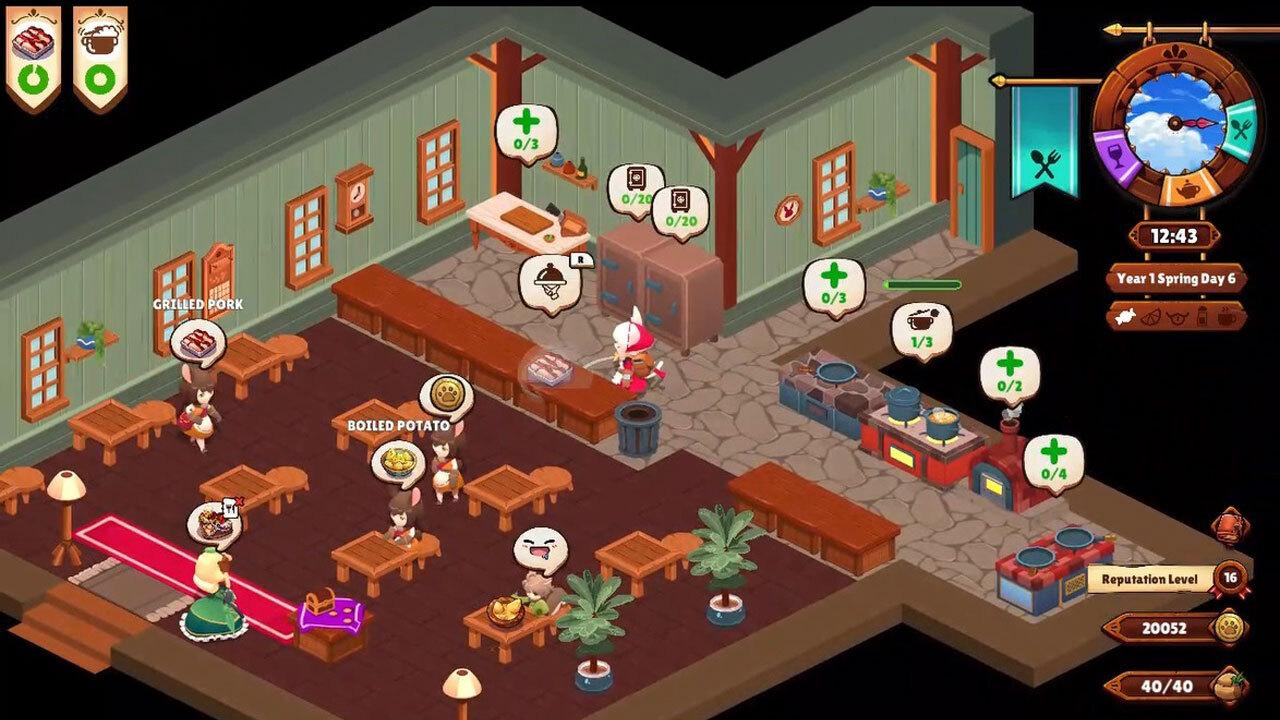Open the teal fork and spoon banner
1280x720 pixels.
coord(1045,142)
